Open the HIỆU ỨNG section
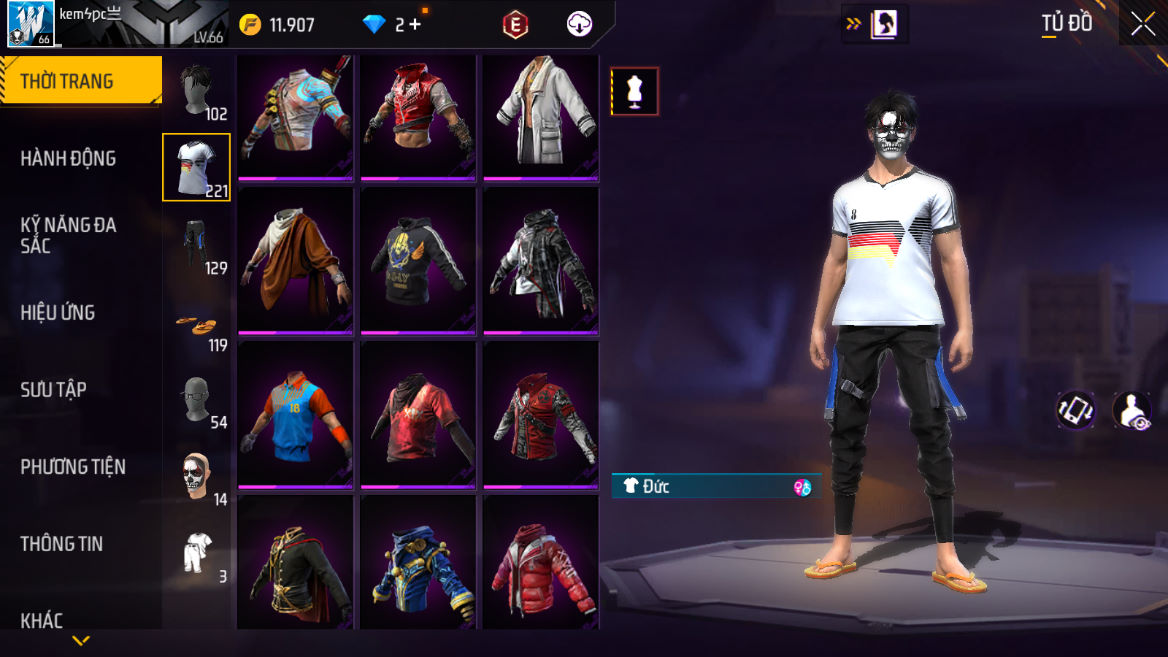The width and height of the screenshot is (1168, 657). click(x=58, y=312)
